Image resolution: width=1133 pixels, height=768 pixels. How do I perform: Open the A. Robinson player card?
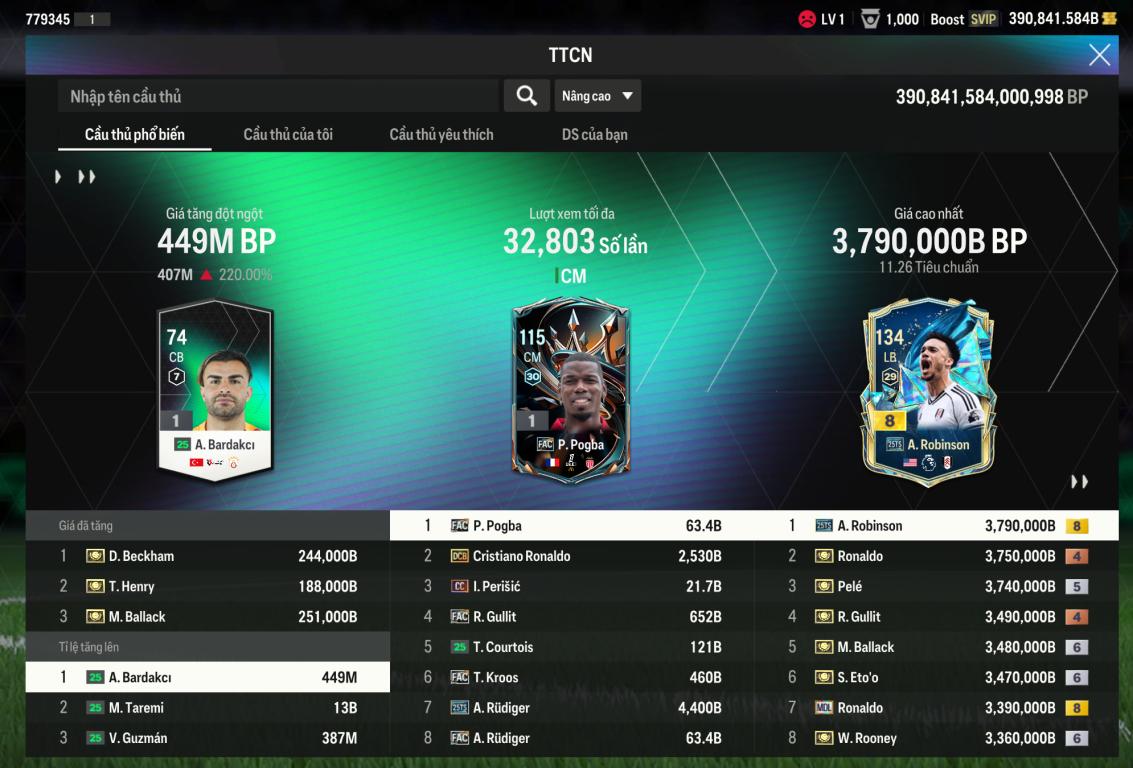[929, 390]
